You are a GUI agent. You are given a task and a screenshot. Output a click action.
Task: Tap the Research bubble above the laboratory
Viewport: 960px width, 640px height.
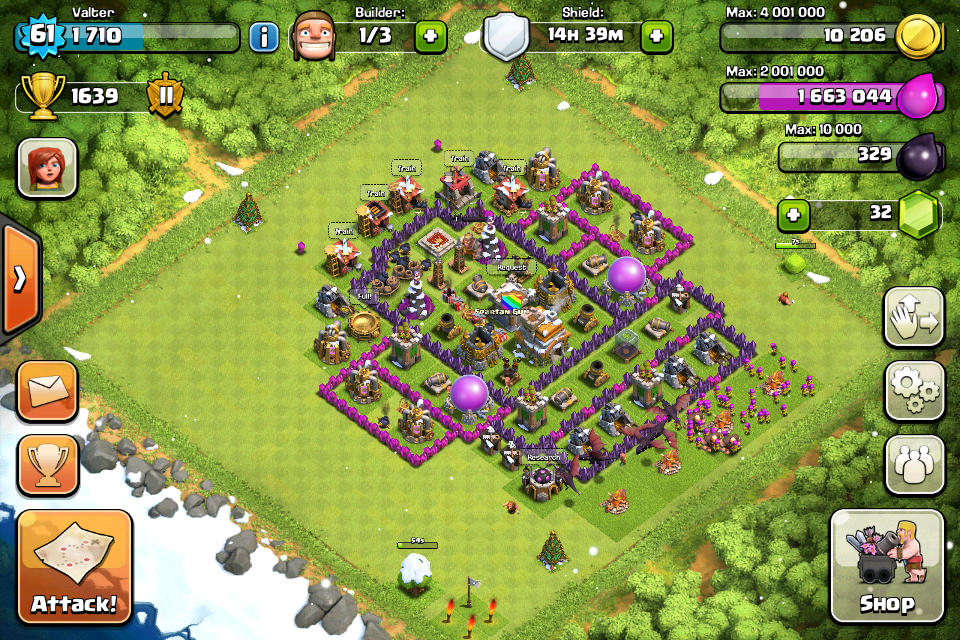543,457
